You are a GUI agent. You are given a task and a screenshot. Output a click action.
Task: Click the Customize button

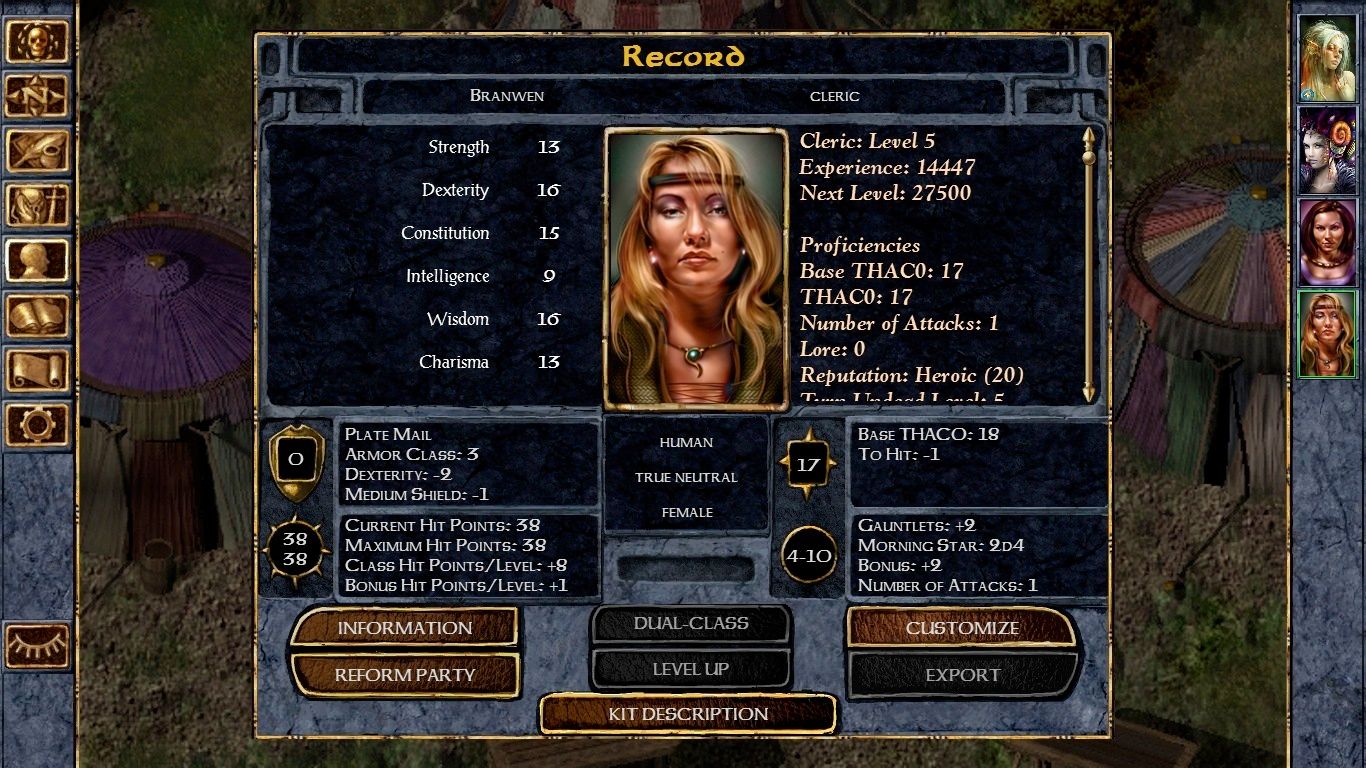961,628
